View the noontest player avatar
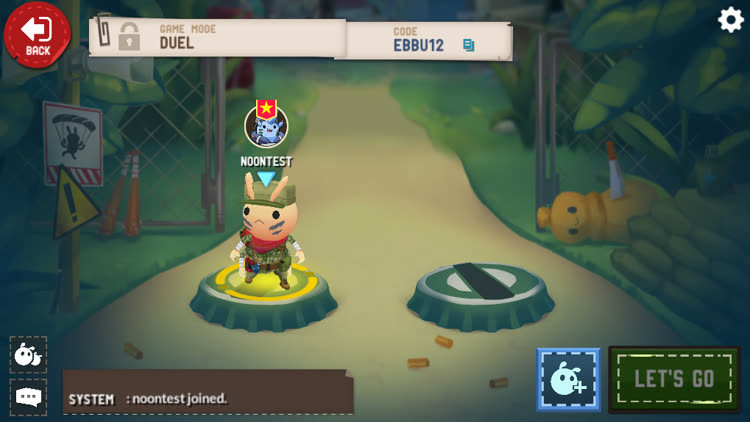Image resolution: width=750 pixels, height=422 pixels. tap(266, 126)
